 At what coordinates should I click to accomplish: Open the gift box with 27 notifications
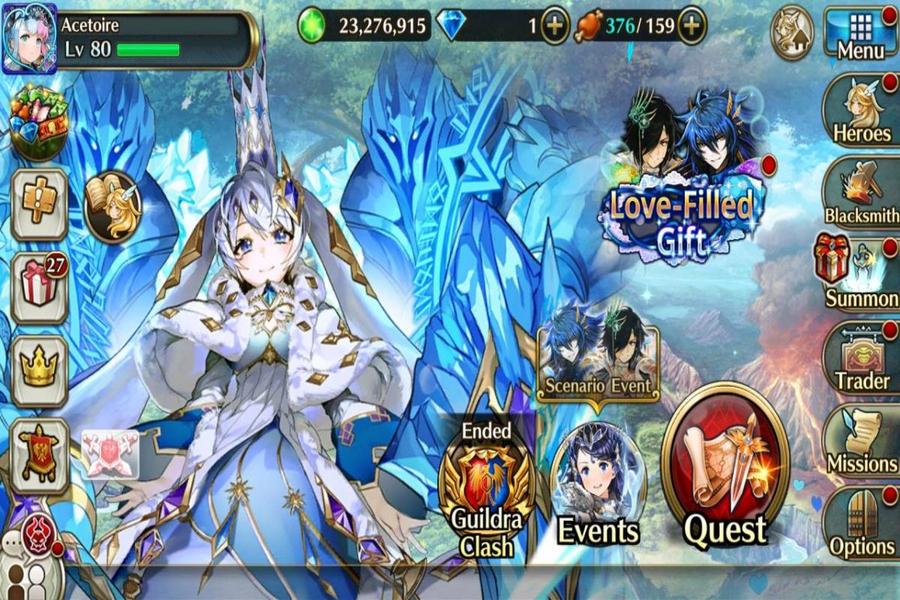coord(39,287)
